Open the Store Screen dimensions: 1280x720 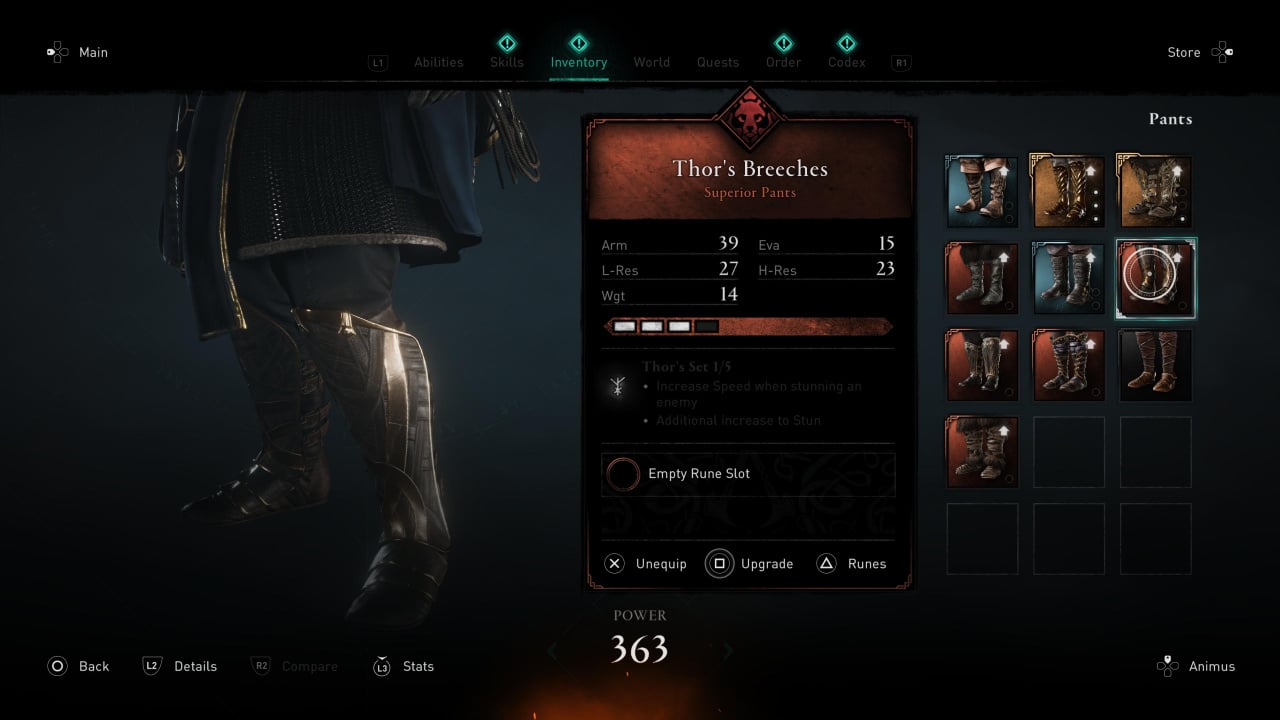(1200, 53)
